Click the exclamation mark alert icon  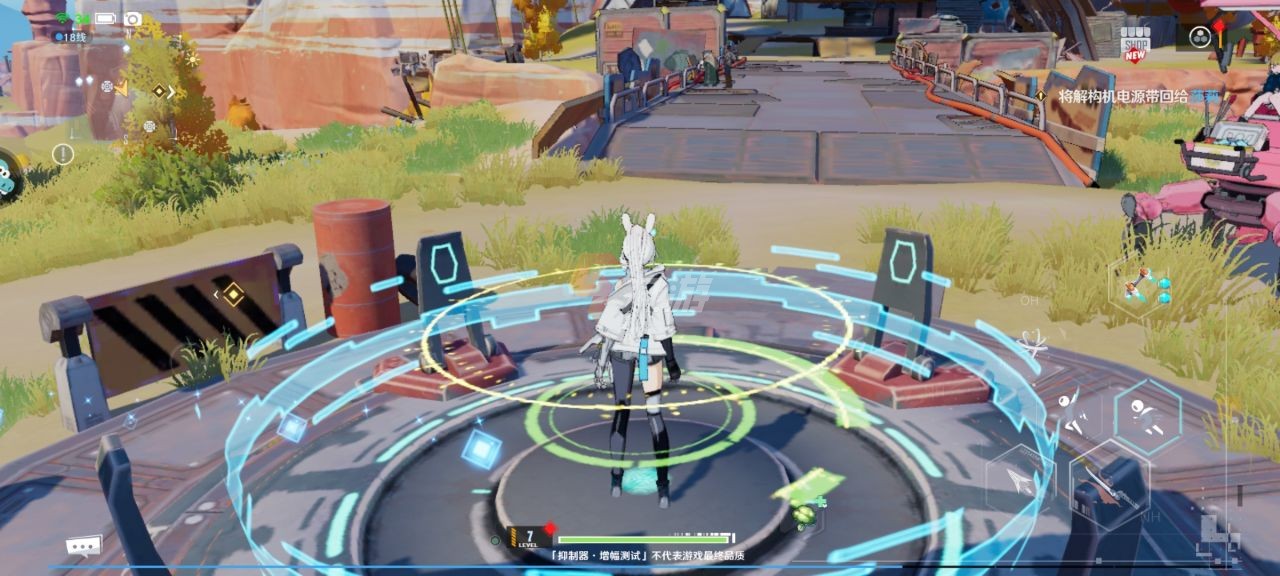[63, 154]
